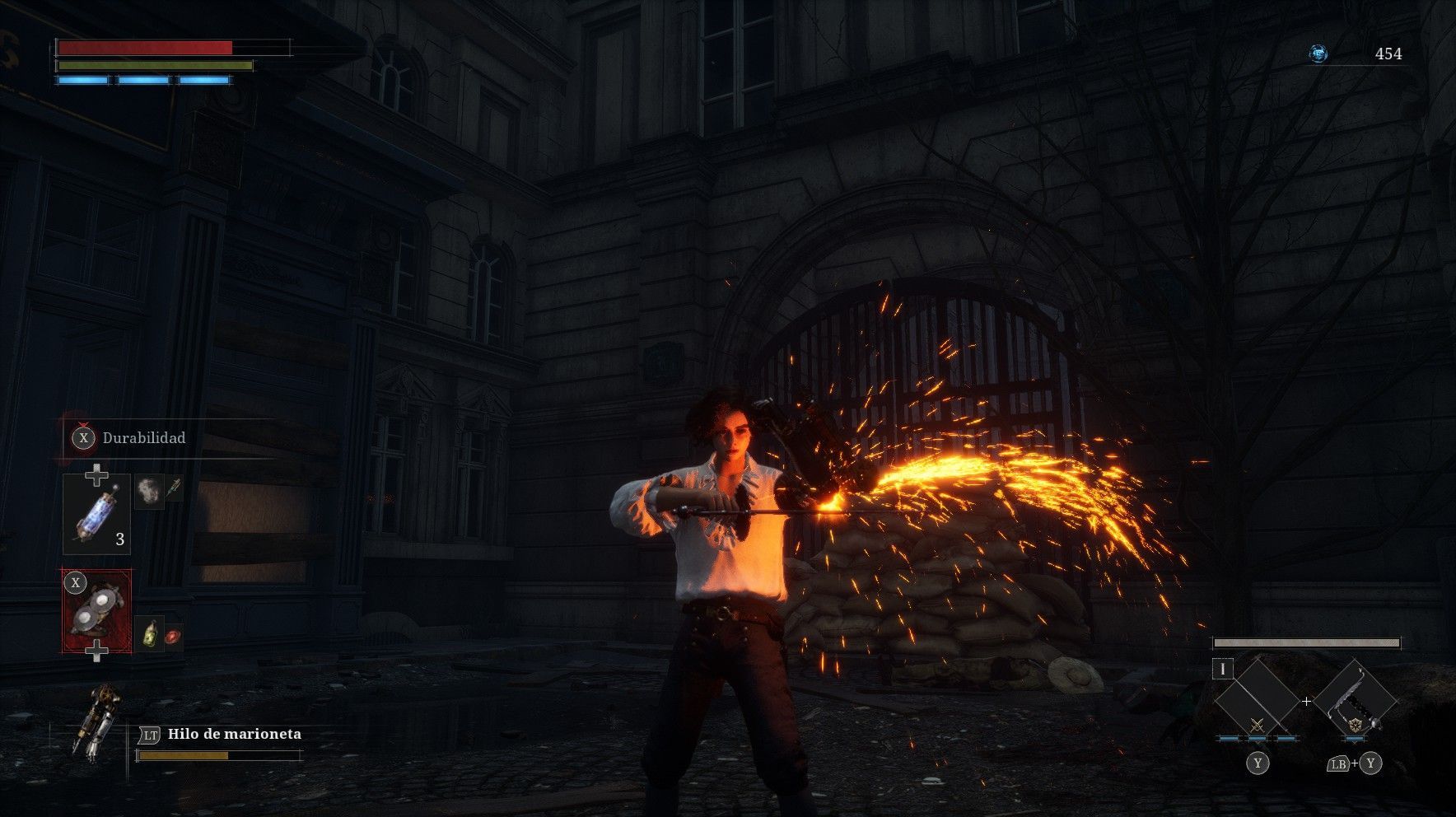Select the red-highlighted grinder slot

click(x=97, y=610)
